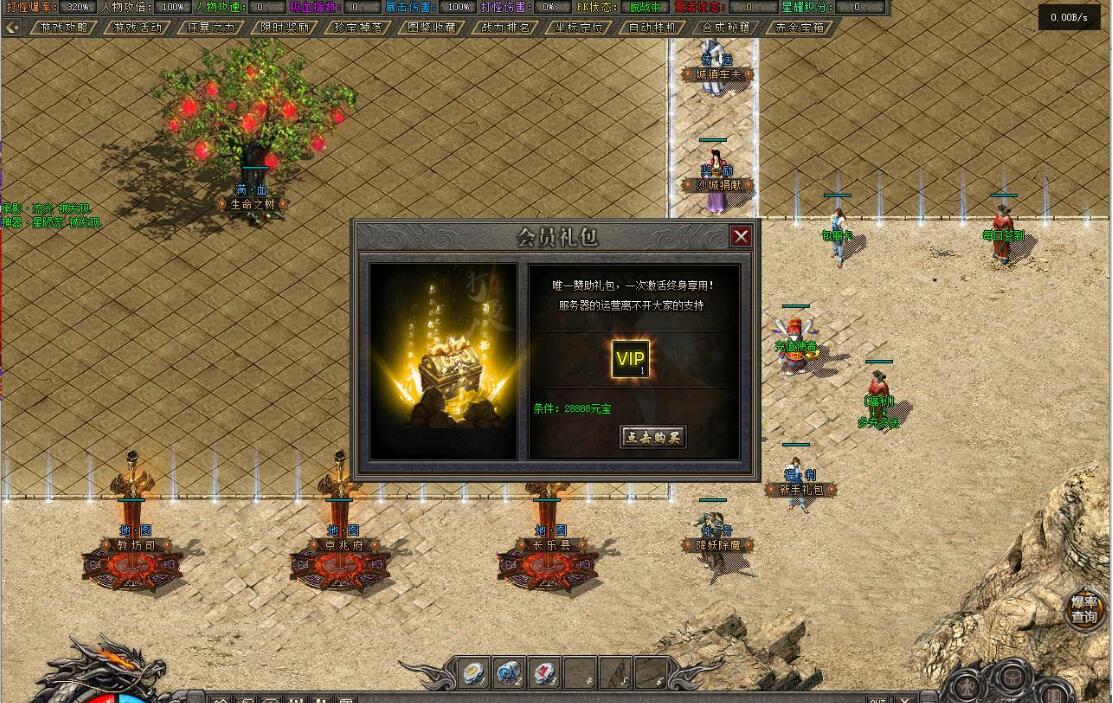
Task: Click the OUT button on bottom bar
Action: point(877,699)
